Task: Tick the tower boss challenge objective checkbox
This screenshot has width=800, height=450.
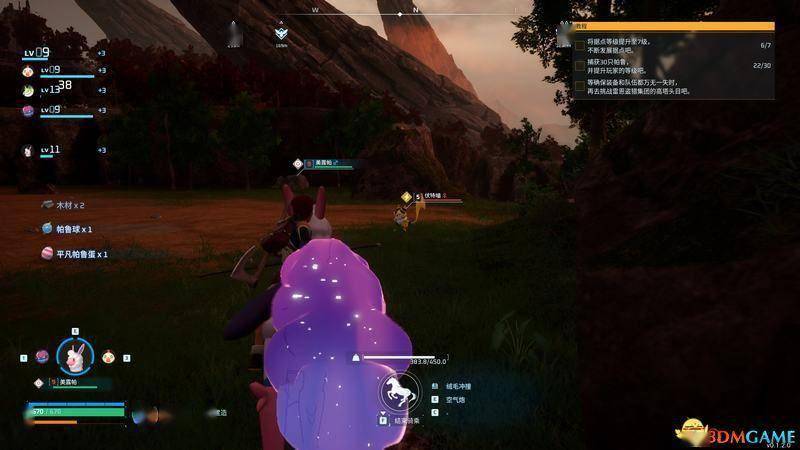Action: coord(580,87)
